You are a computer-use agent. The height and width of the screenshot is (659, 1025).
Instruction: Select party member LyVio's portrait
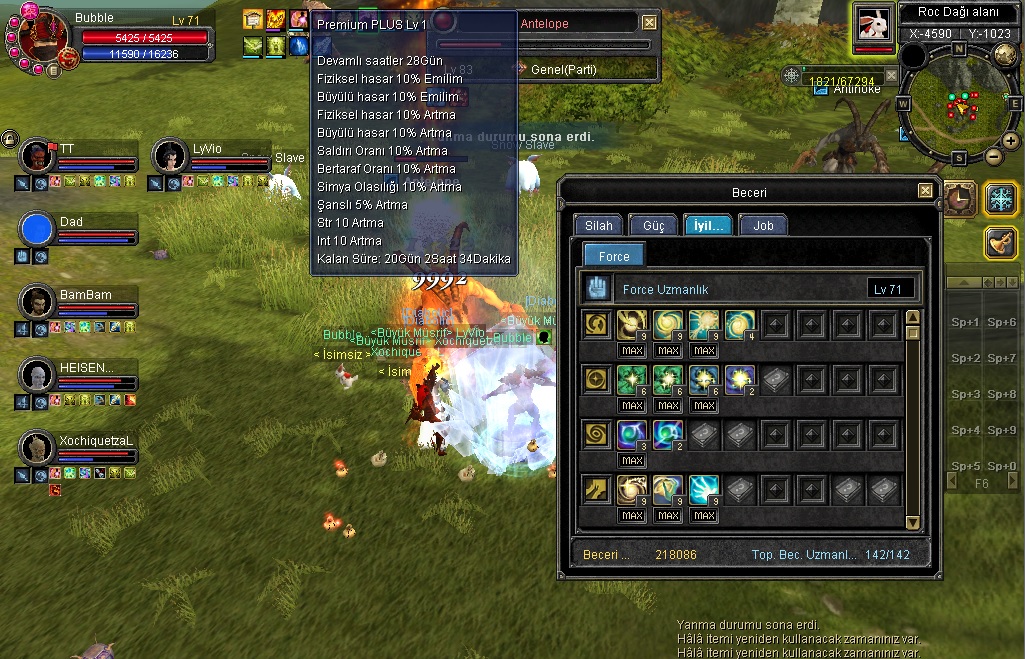click(170, 156)
